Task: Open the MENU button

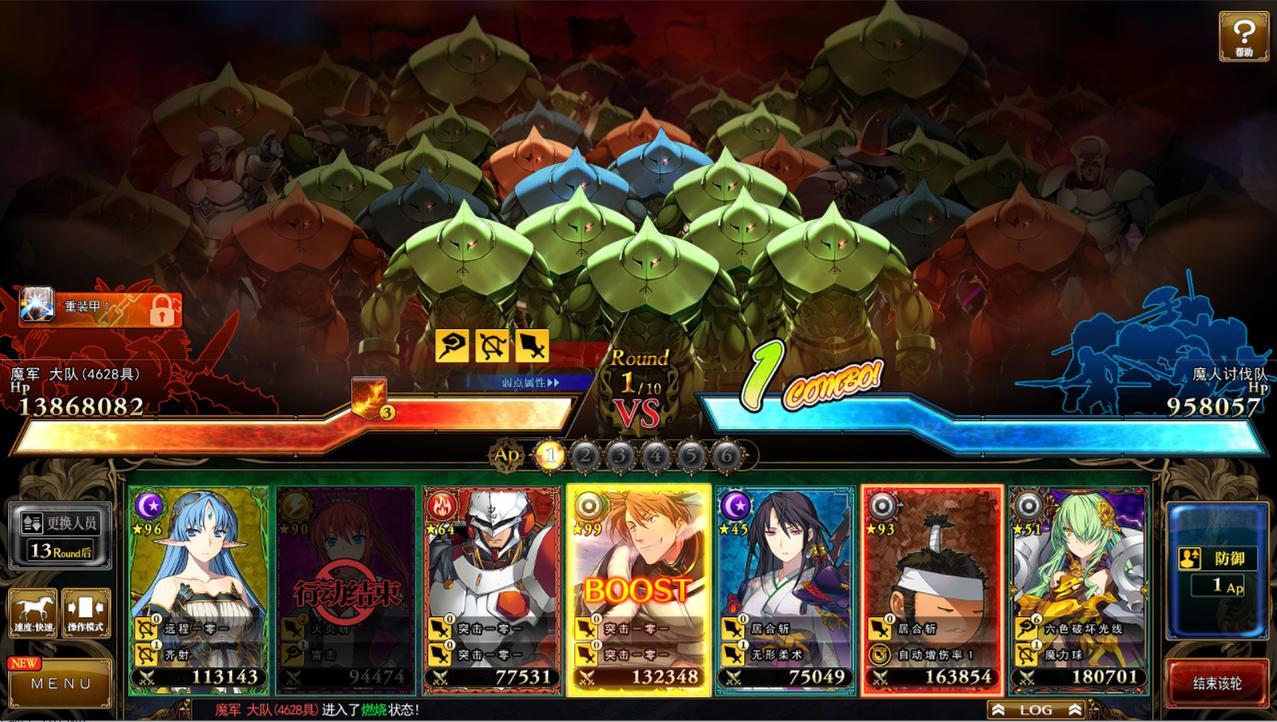Action: pos(60,684)
